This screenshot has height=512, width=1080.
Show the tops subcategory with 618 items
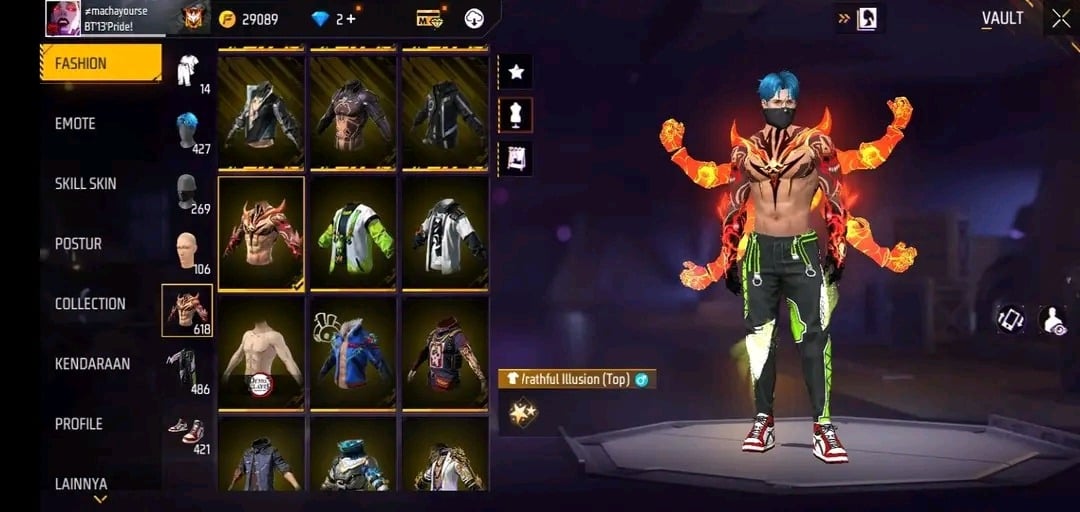(x=187, y=311)
